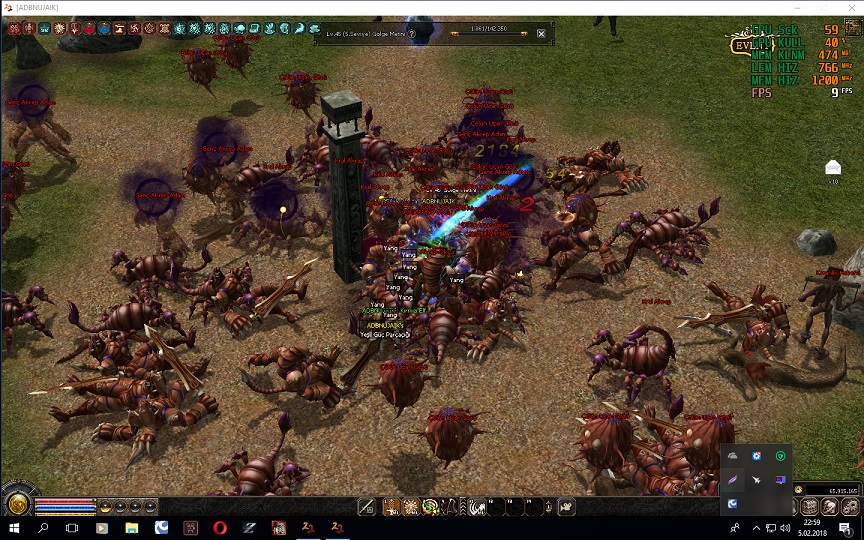Click the round gold emblem beside the health bar
864x540 pixels.
pyautogui.click(x=16, y=503)
